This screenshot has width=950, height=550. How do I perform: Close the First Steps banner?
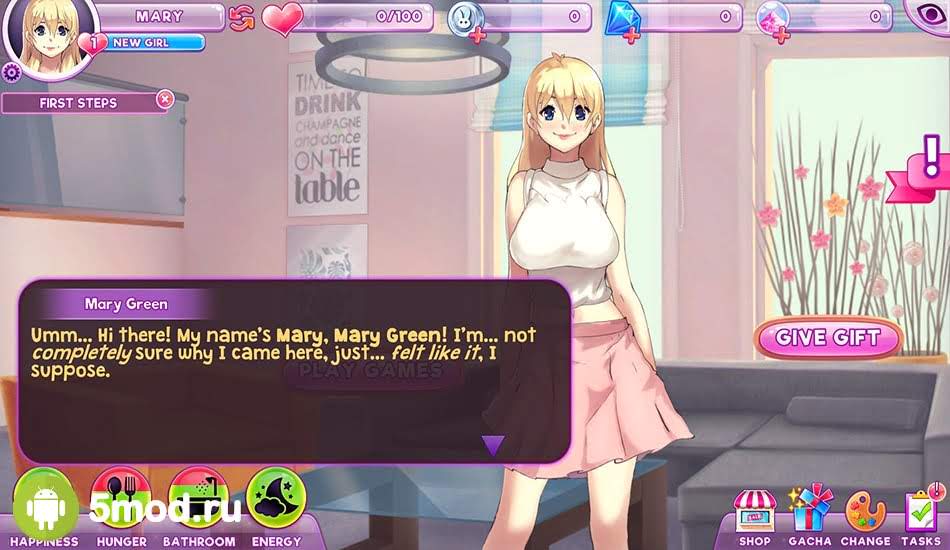pos(165,99)
